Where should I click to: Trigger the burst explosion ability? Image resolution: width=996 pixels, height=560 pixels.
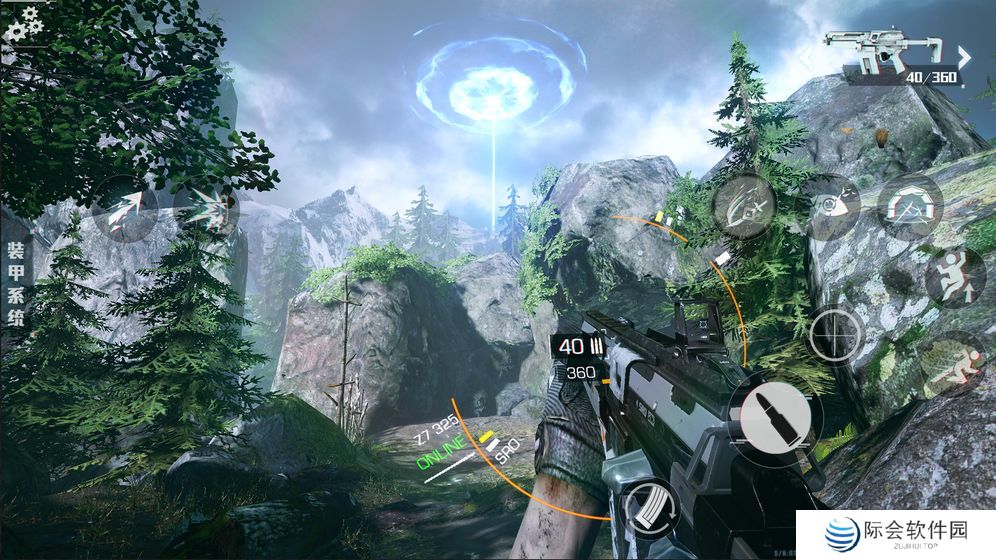207,210
